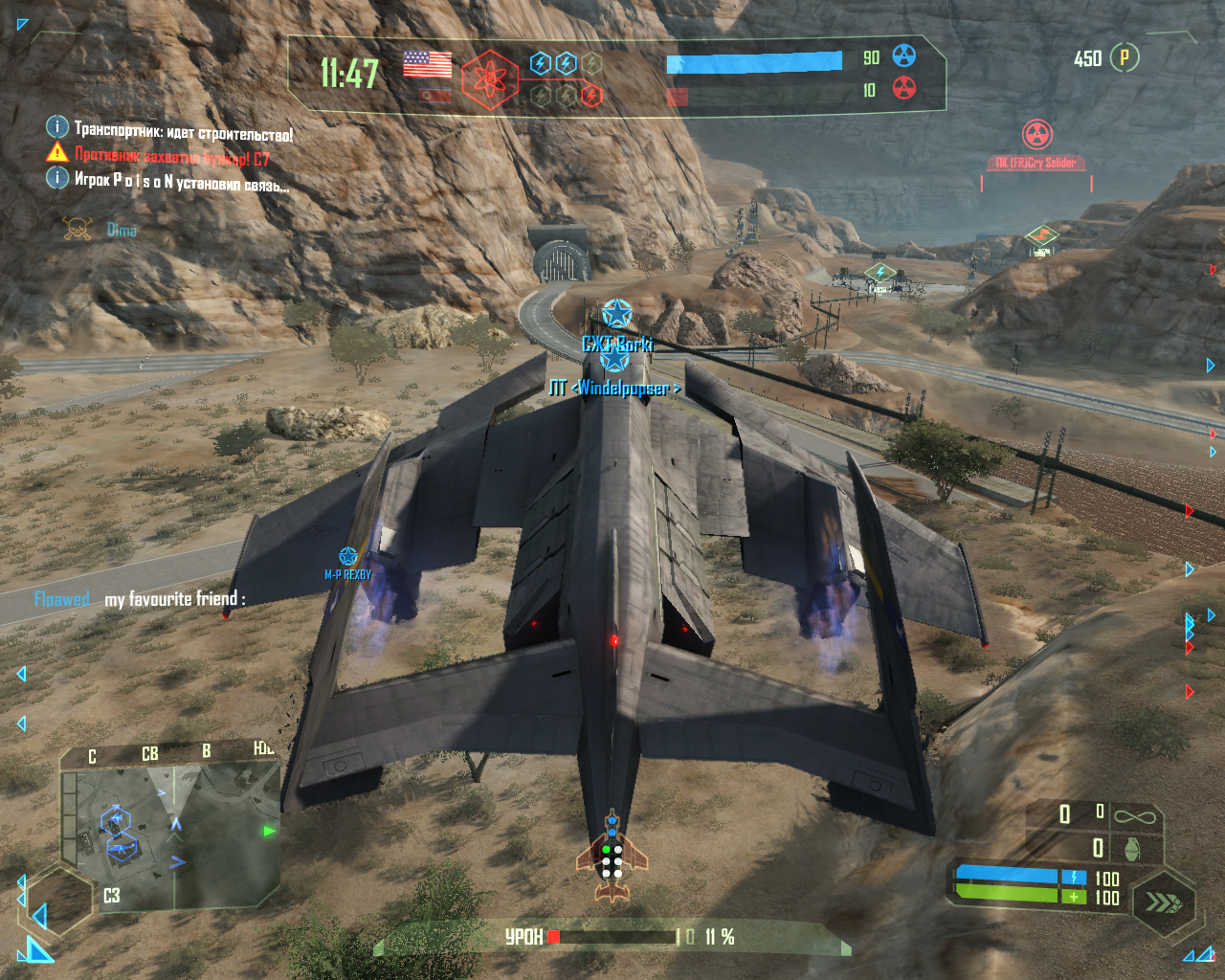1225x980 pixels.
Task: Activate the suit mode chevron hexagon
Action: (x=1163, y=902)
